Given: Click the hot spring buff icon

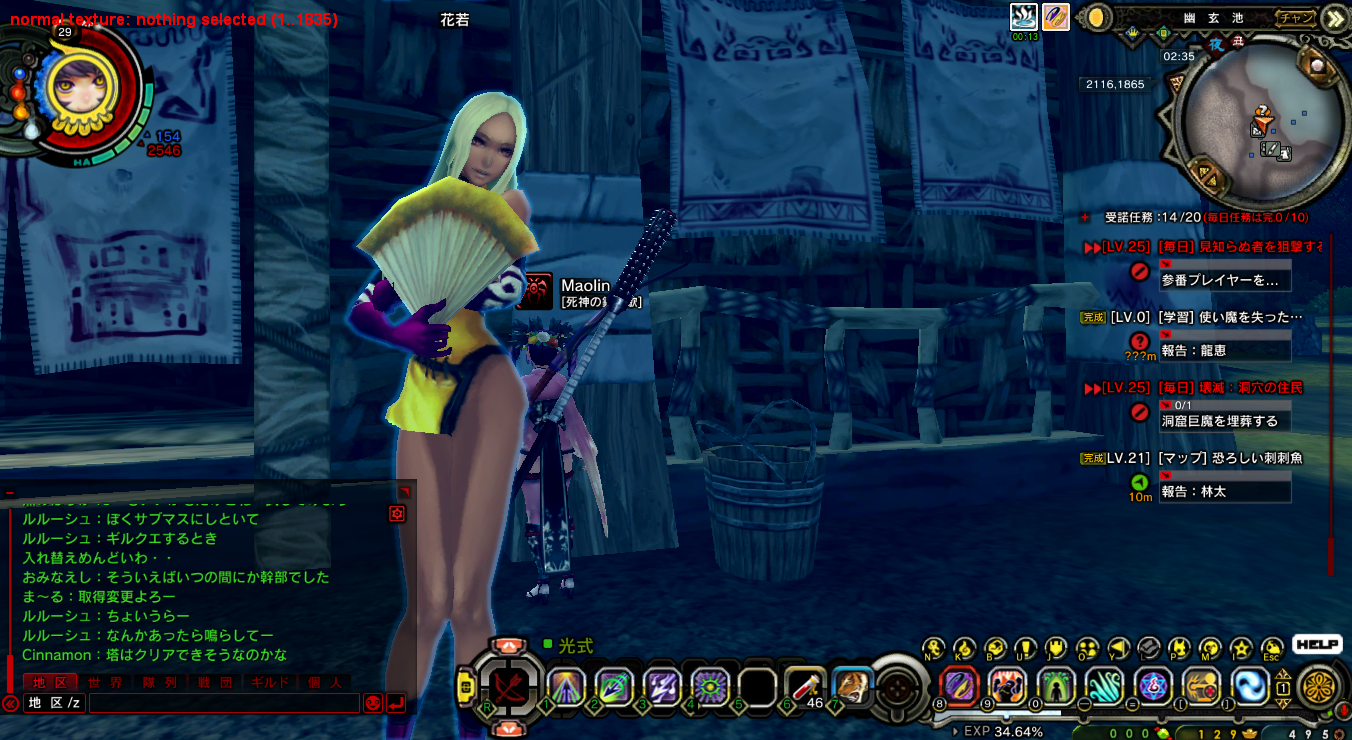Looking at the screenshot, I should [1024, 17].
